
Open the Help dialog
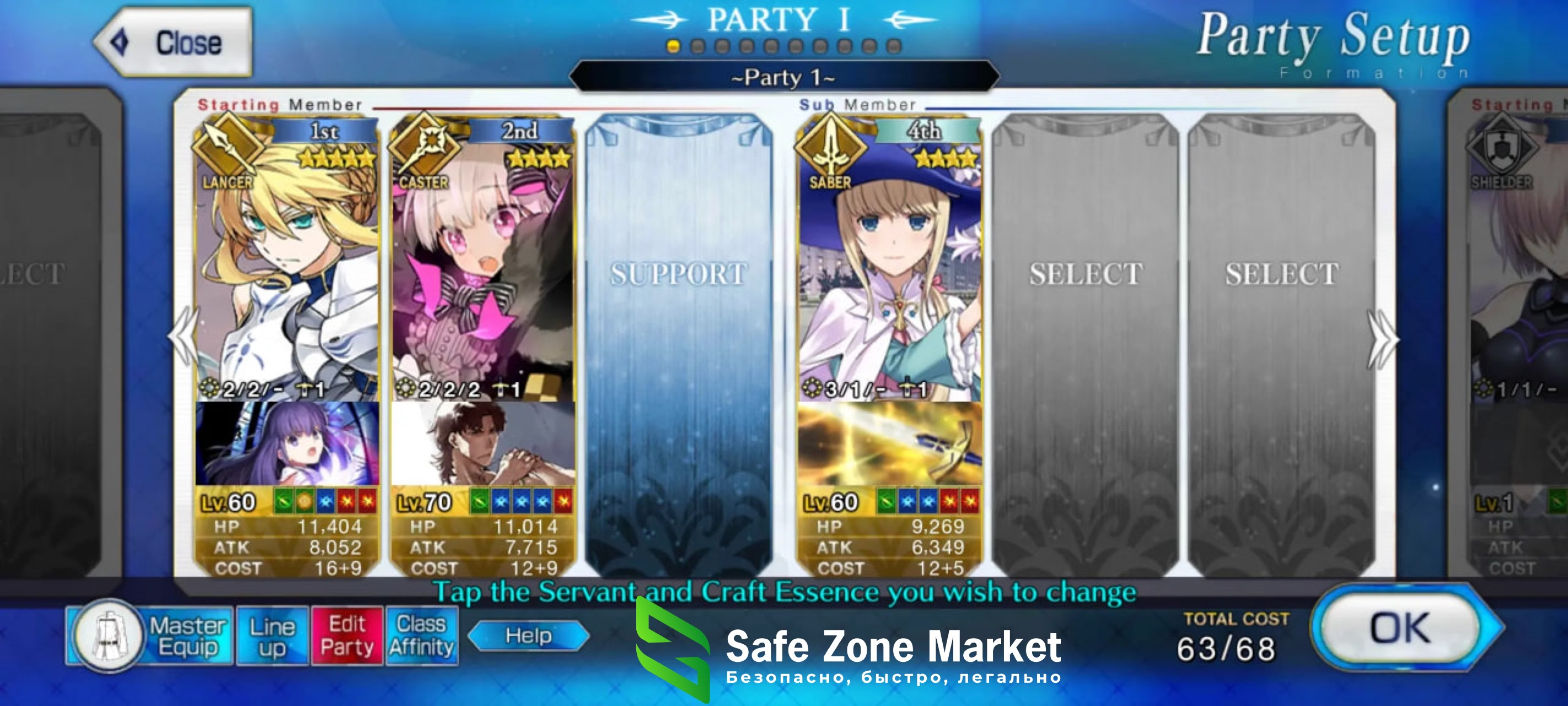point(528,636)
